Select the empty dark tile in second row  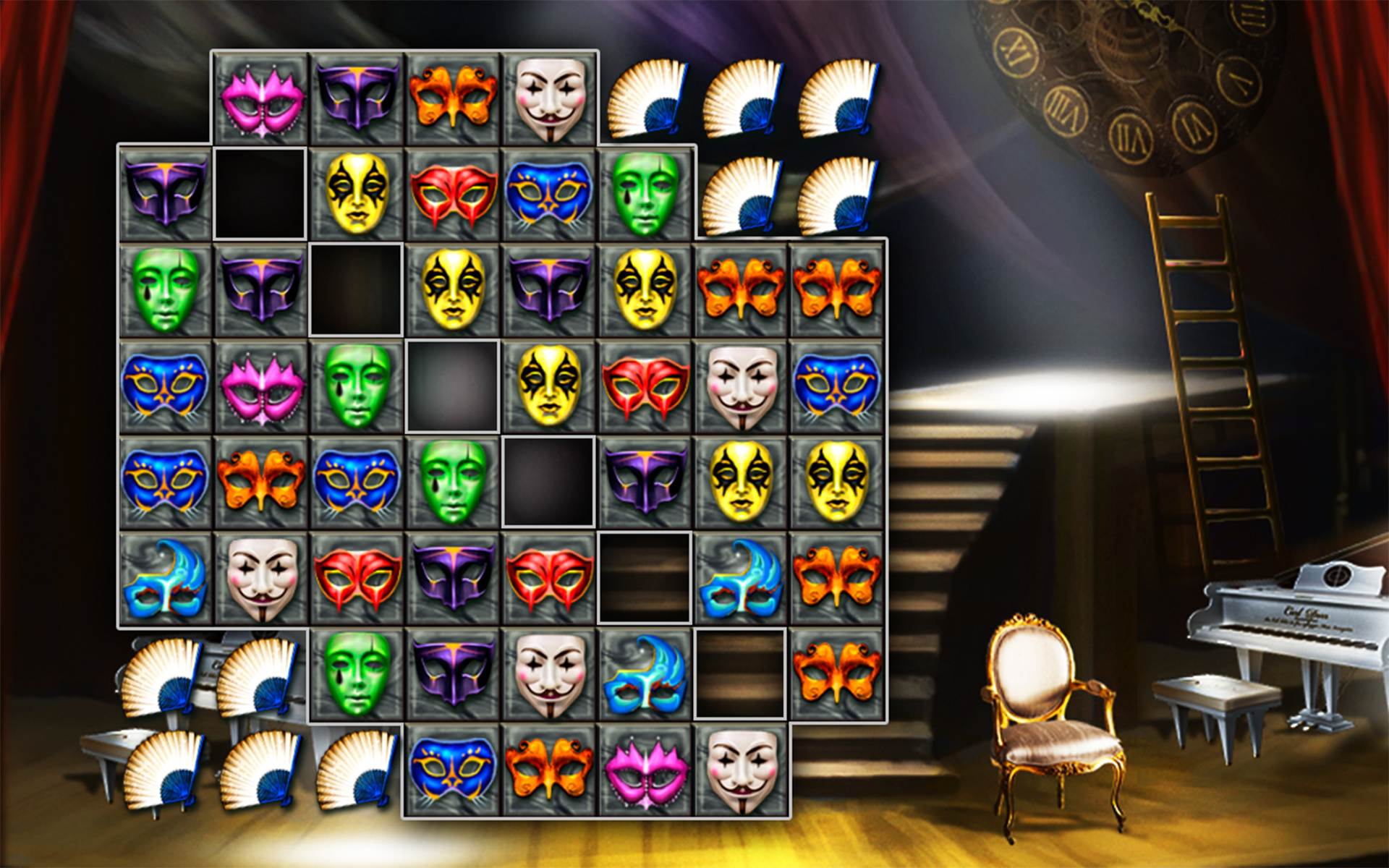(260, 192)
